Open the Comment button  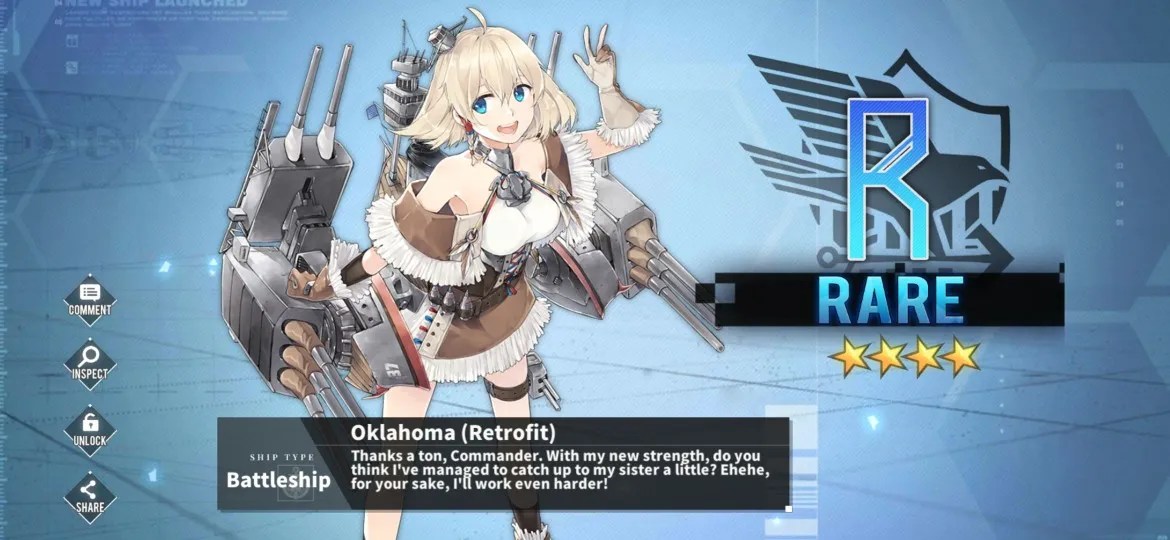coord(90,298)
